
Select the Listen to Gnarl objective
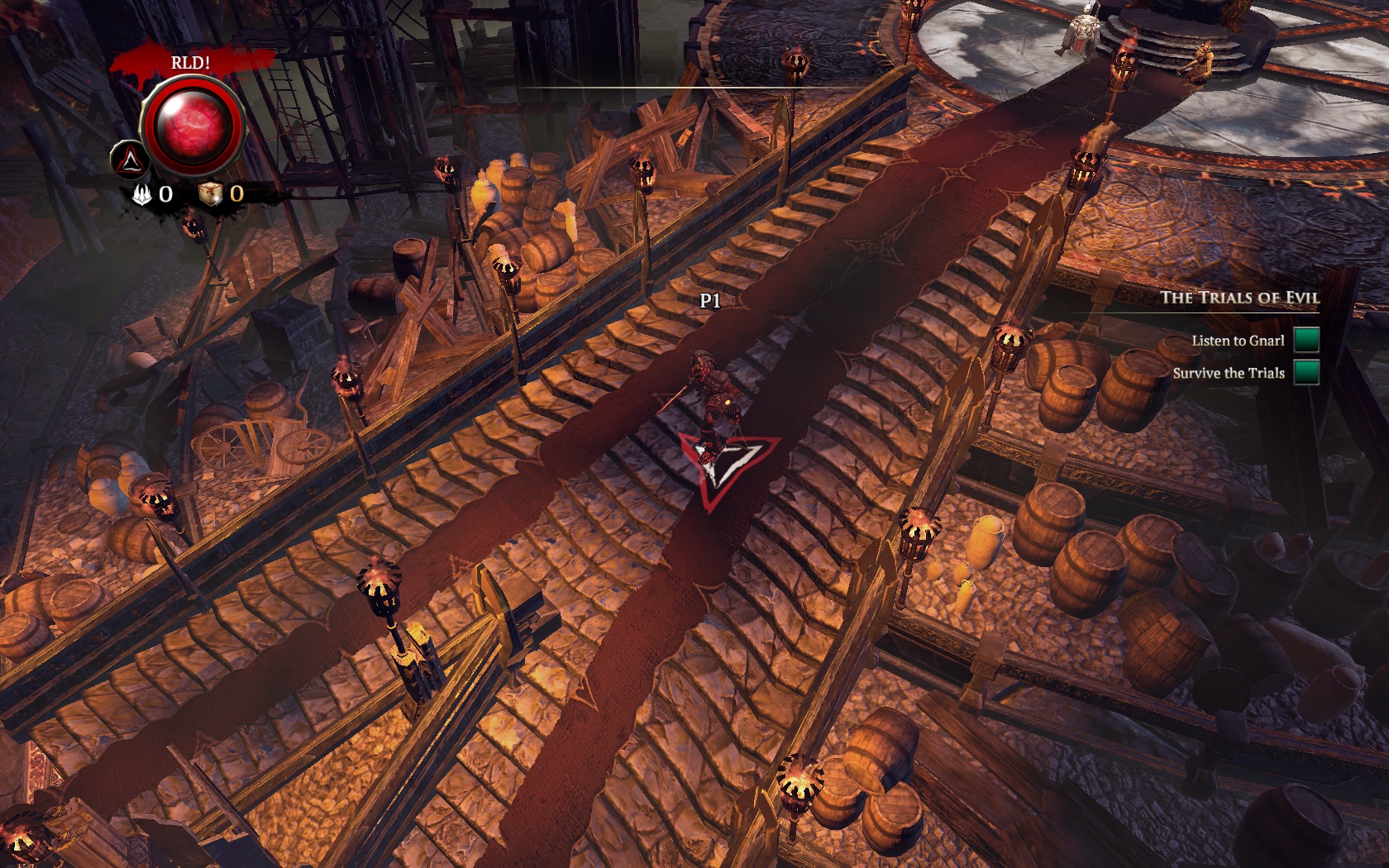1238,341
